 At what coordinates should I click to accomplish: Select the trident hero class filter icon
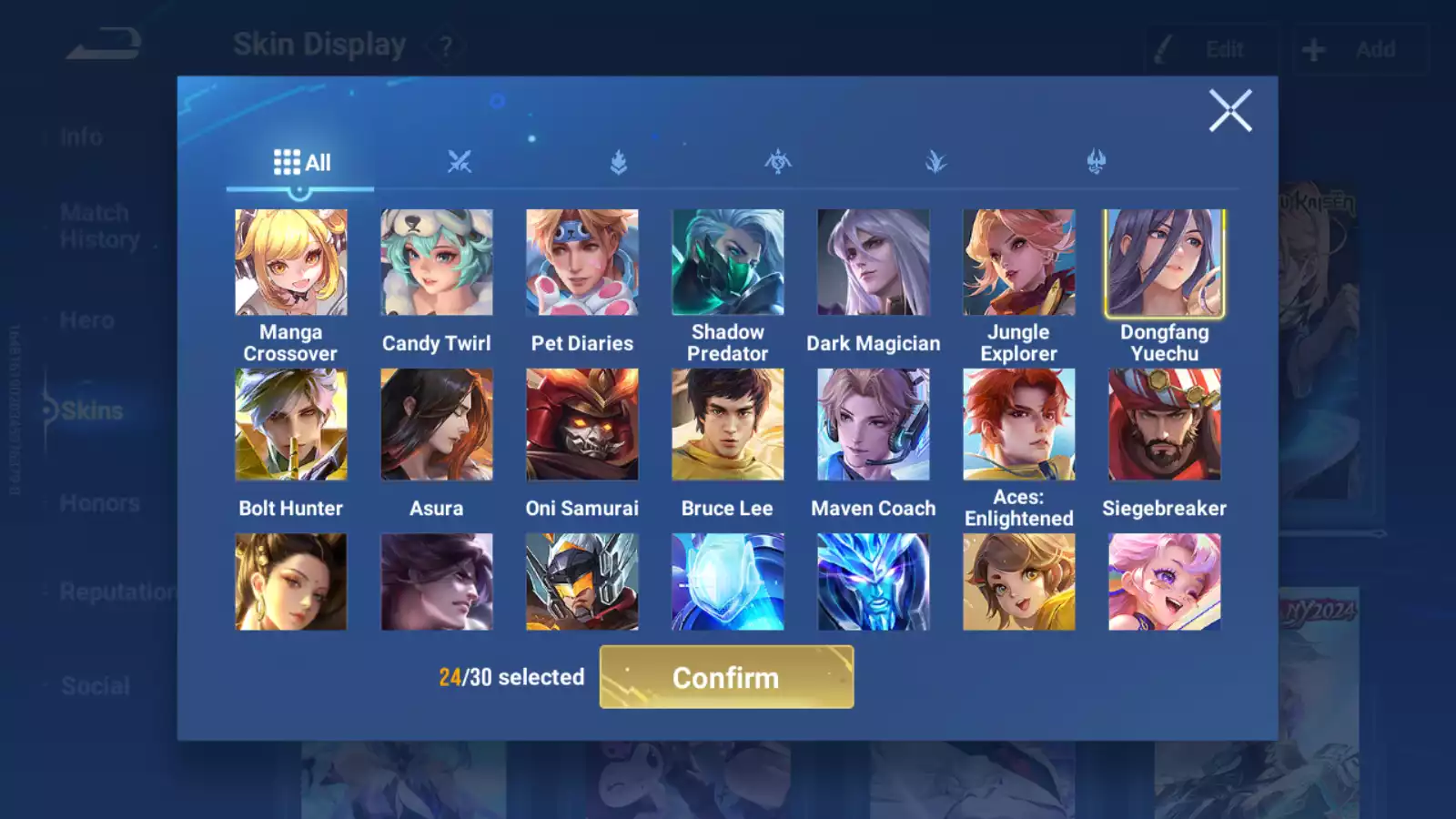[1097, 160]
